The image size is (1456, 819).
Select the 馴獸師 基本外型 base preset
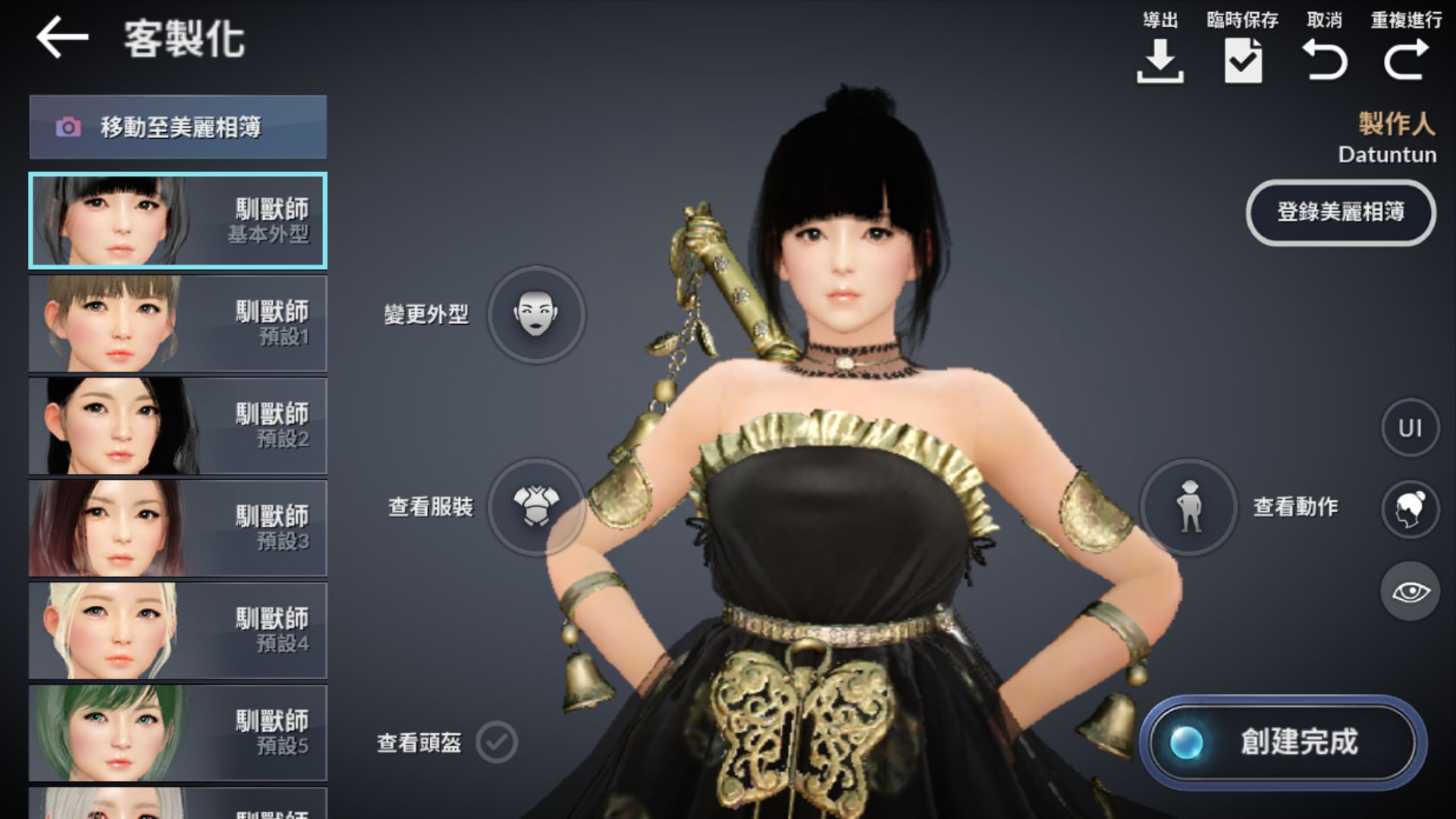(x=177, y=220)
